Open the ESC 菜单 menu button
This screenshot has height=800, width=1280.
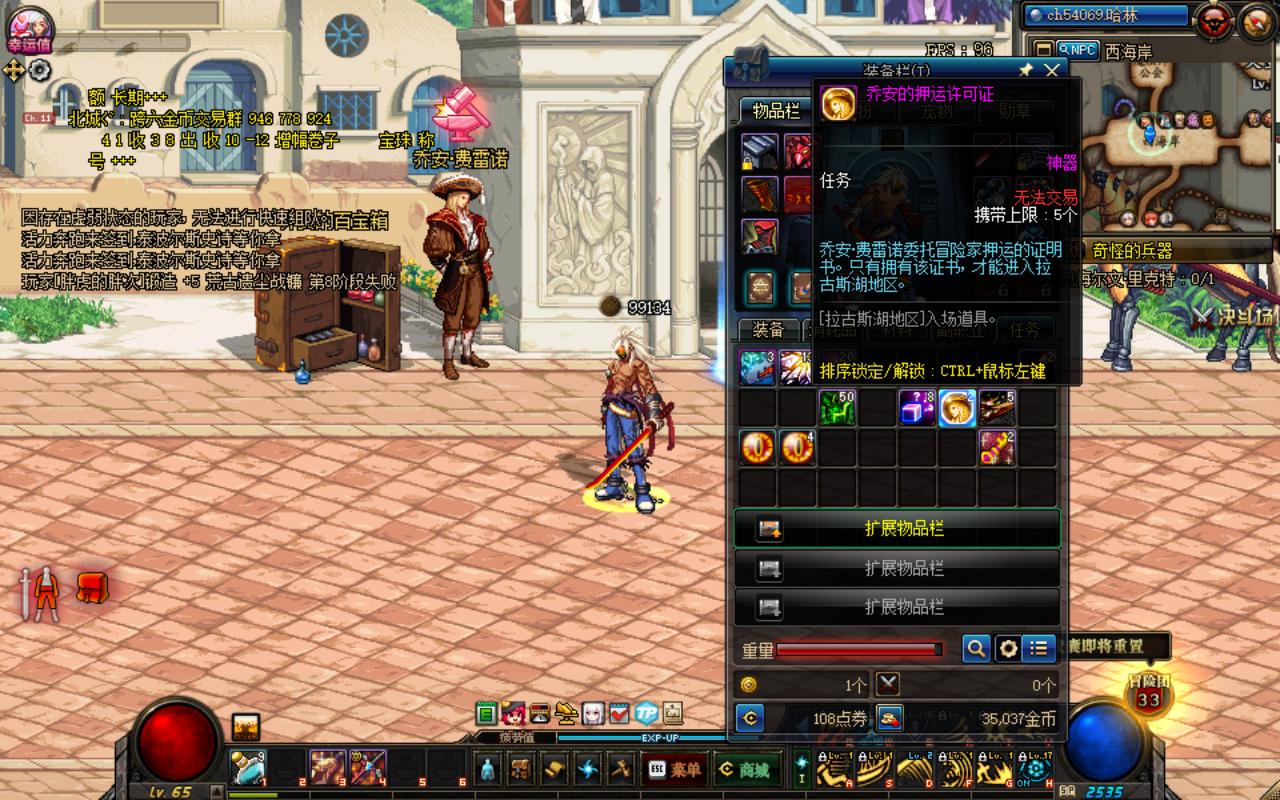coord(675,769)
